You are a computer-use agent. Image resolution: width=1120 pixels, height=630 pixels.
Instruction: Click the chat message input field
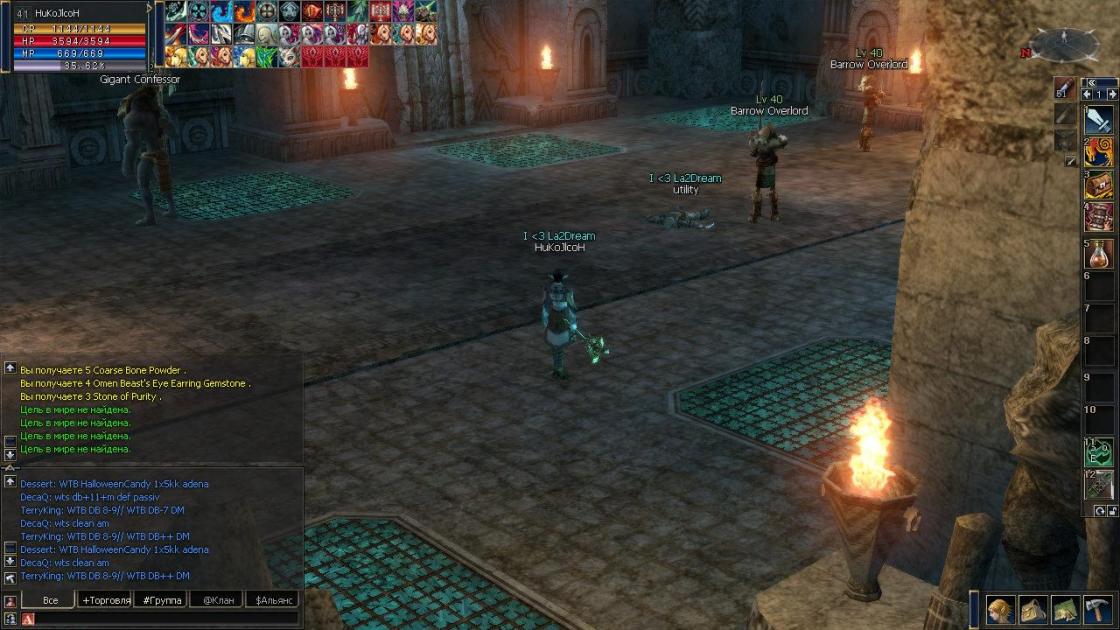click(x=160, y=619)
